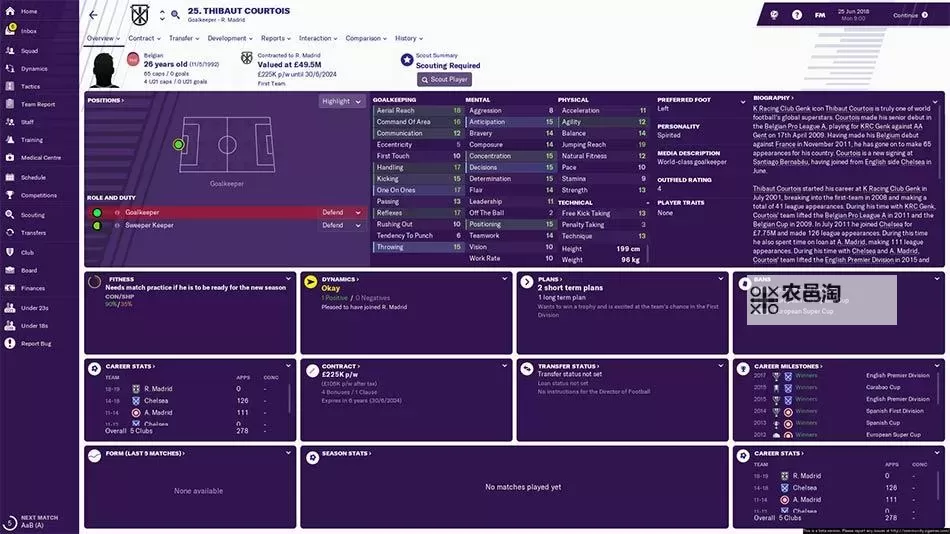
Task: Open the Inbox from the sidebar
Action: (29, 31)
